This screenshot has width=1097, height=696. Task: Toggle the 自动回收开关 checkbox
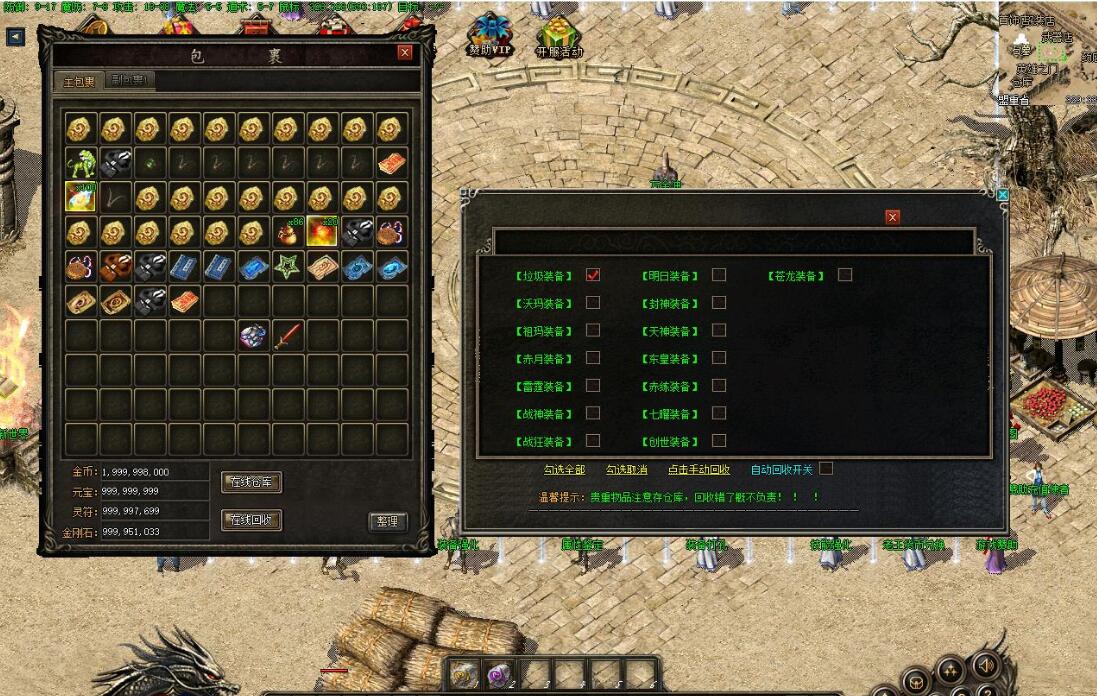pyautogui.click(x=826, y=468)
